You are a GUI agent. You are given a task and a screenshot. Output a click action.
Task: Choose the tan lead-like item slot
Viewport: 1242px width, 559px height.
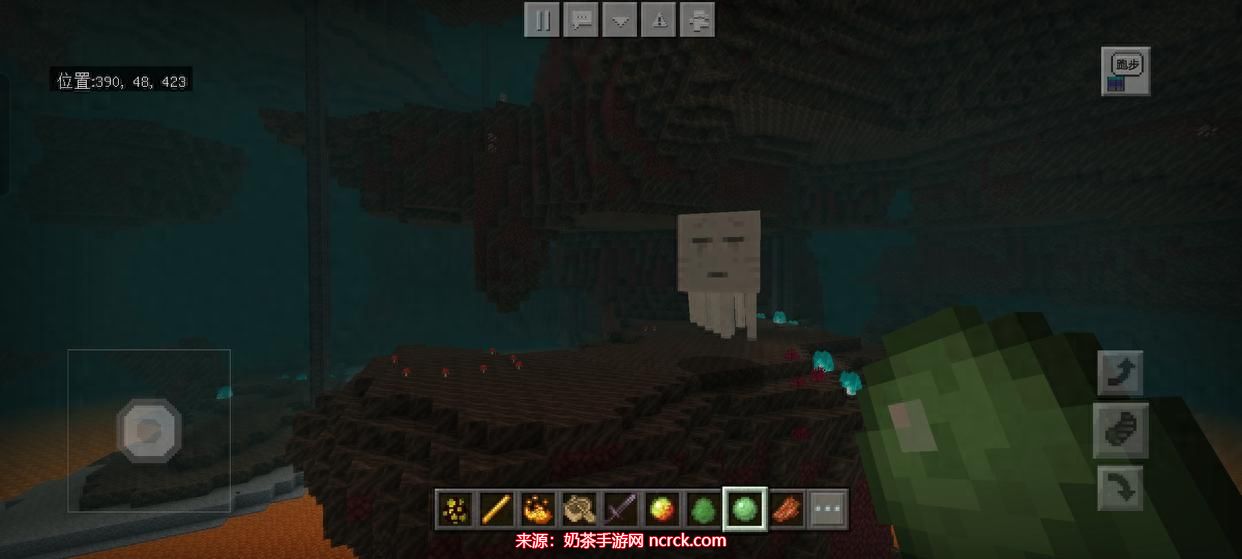(578, 510)
